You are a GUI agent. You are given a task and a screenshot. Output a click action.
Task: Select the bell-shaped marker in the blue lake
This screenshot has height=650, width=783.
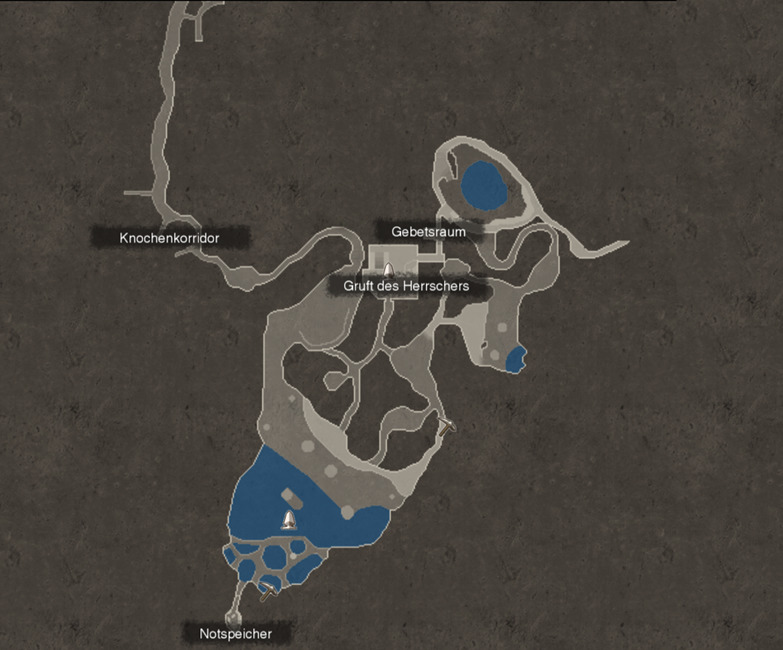point(289,519)
